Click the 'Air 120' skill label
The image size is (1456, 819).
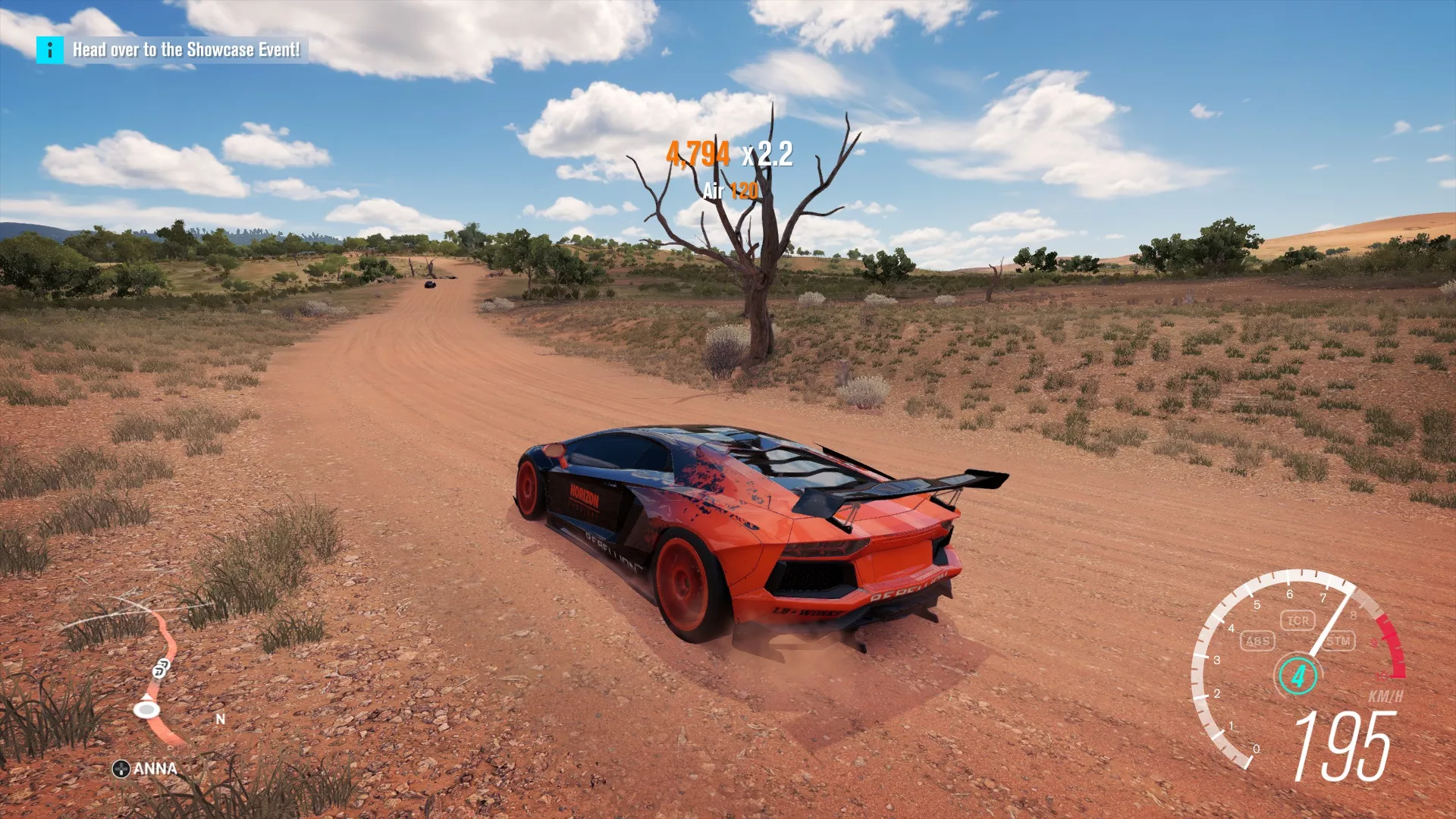(730, 193)
